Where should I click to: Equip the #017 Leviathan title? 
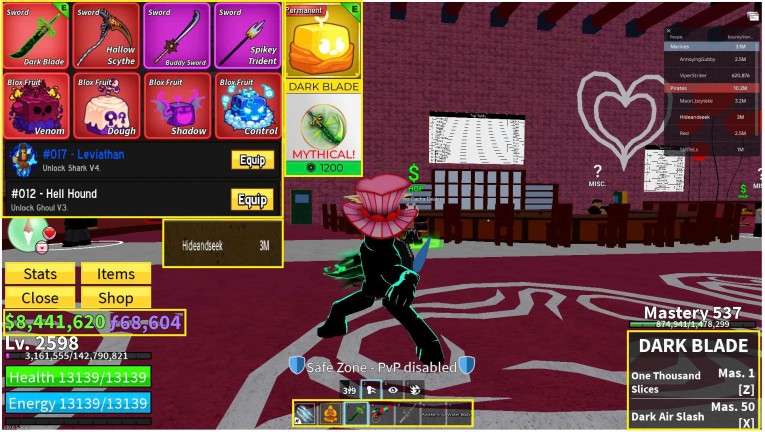pyautogui.click(x=252, y=160)
